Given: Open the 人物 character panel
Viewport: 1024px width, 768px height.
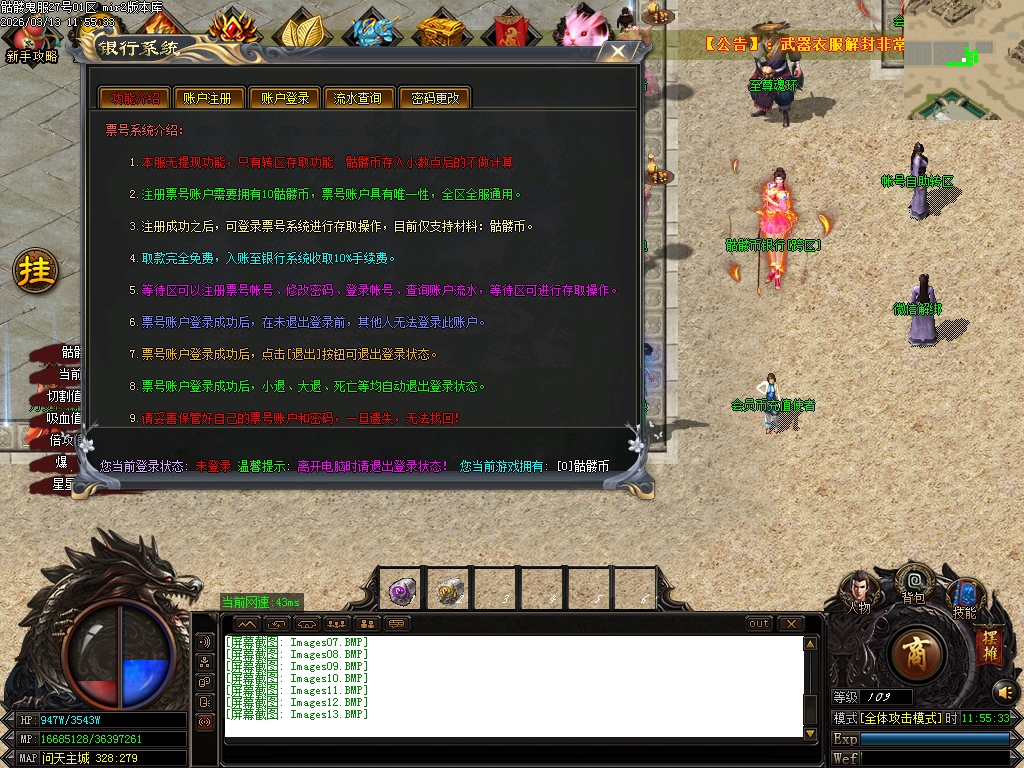Looking at the screenshot, I should coord(859,593).
